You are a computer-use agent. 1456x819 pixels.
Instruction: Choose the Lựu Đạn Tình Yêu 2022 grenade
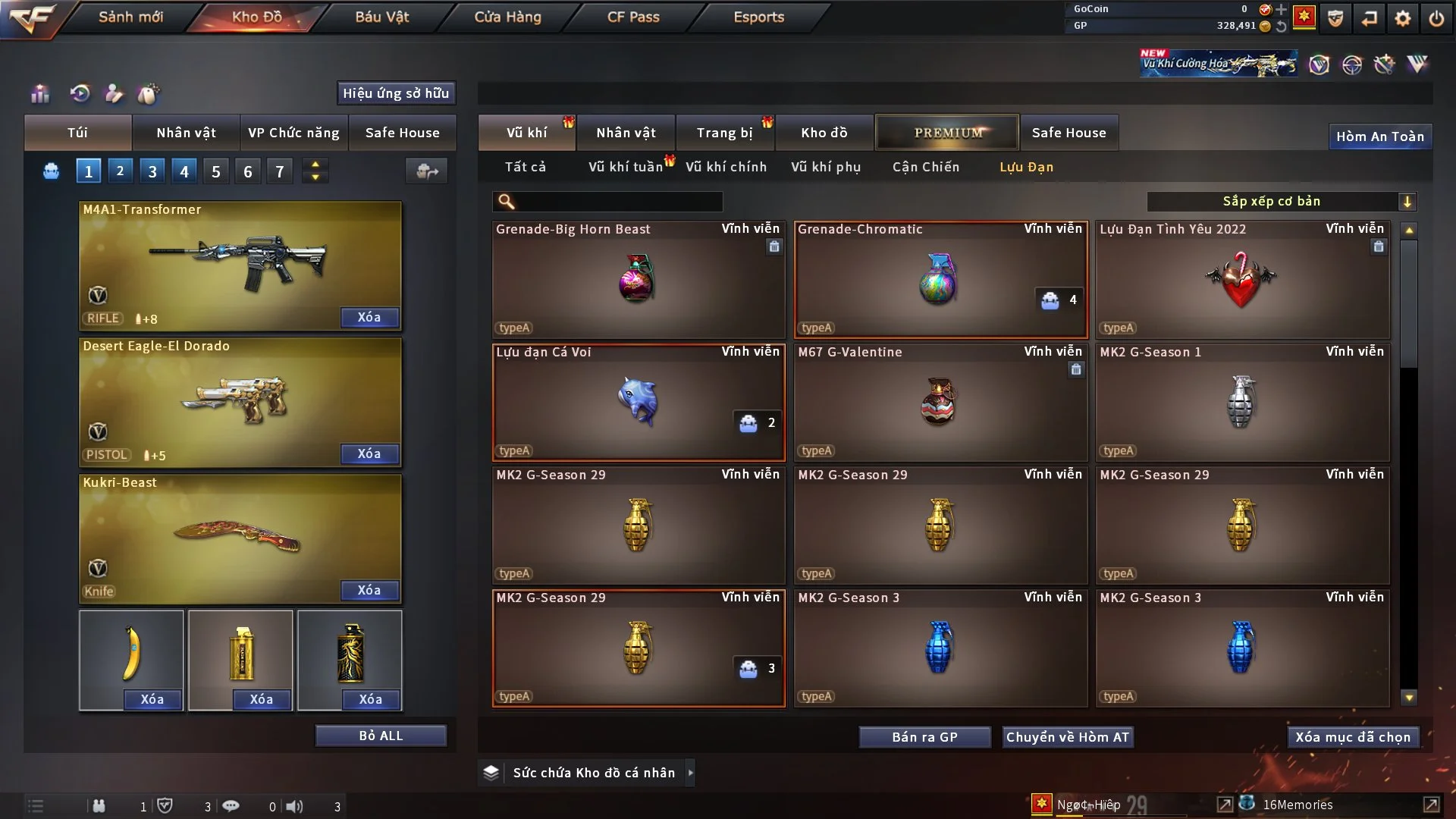click(1242, 279)
